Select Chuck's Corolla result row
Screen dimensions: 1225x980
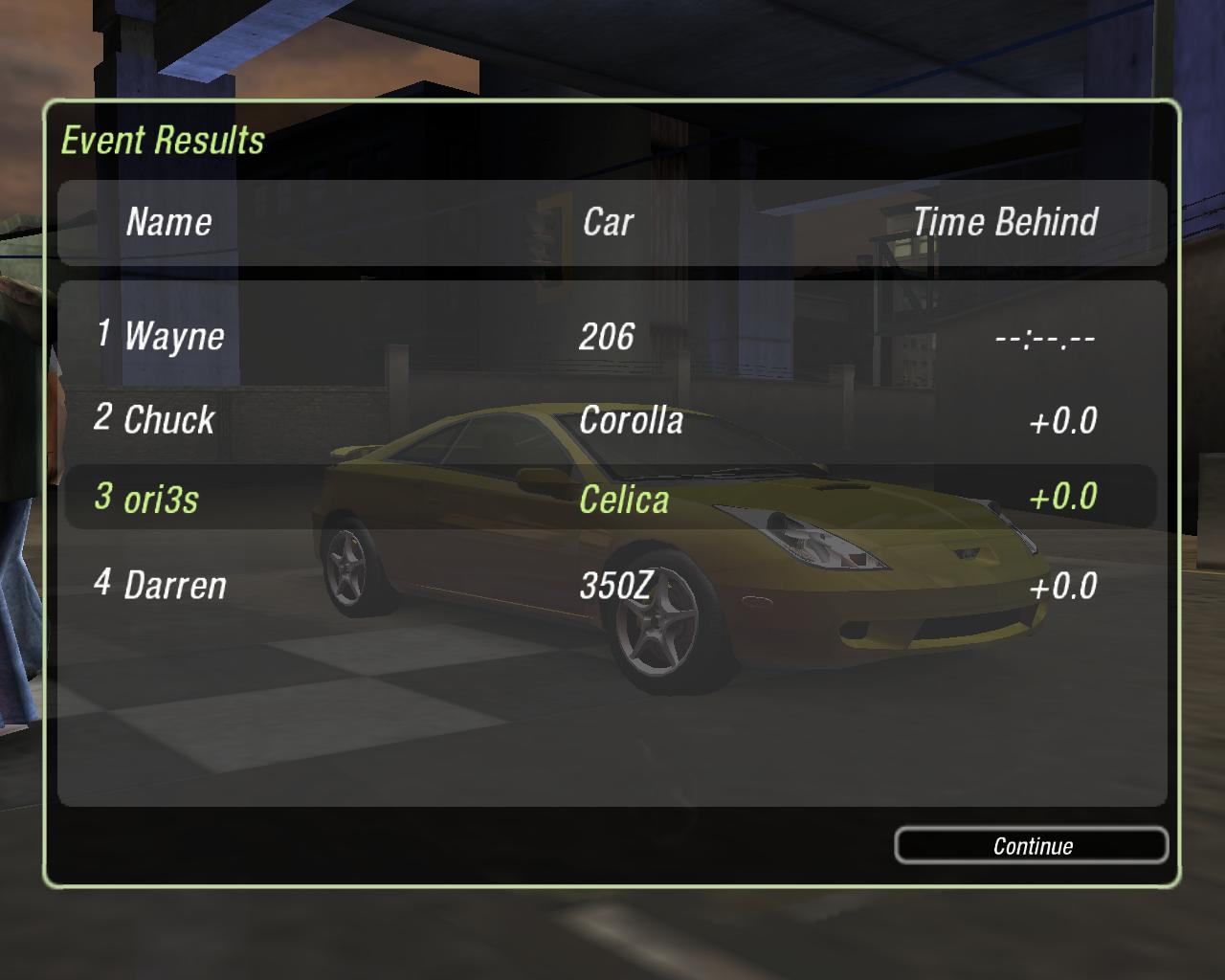coord(611,419)
